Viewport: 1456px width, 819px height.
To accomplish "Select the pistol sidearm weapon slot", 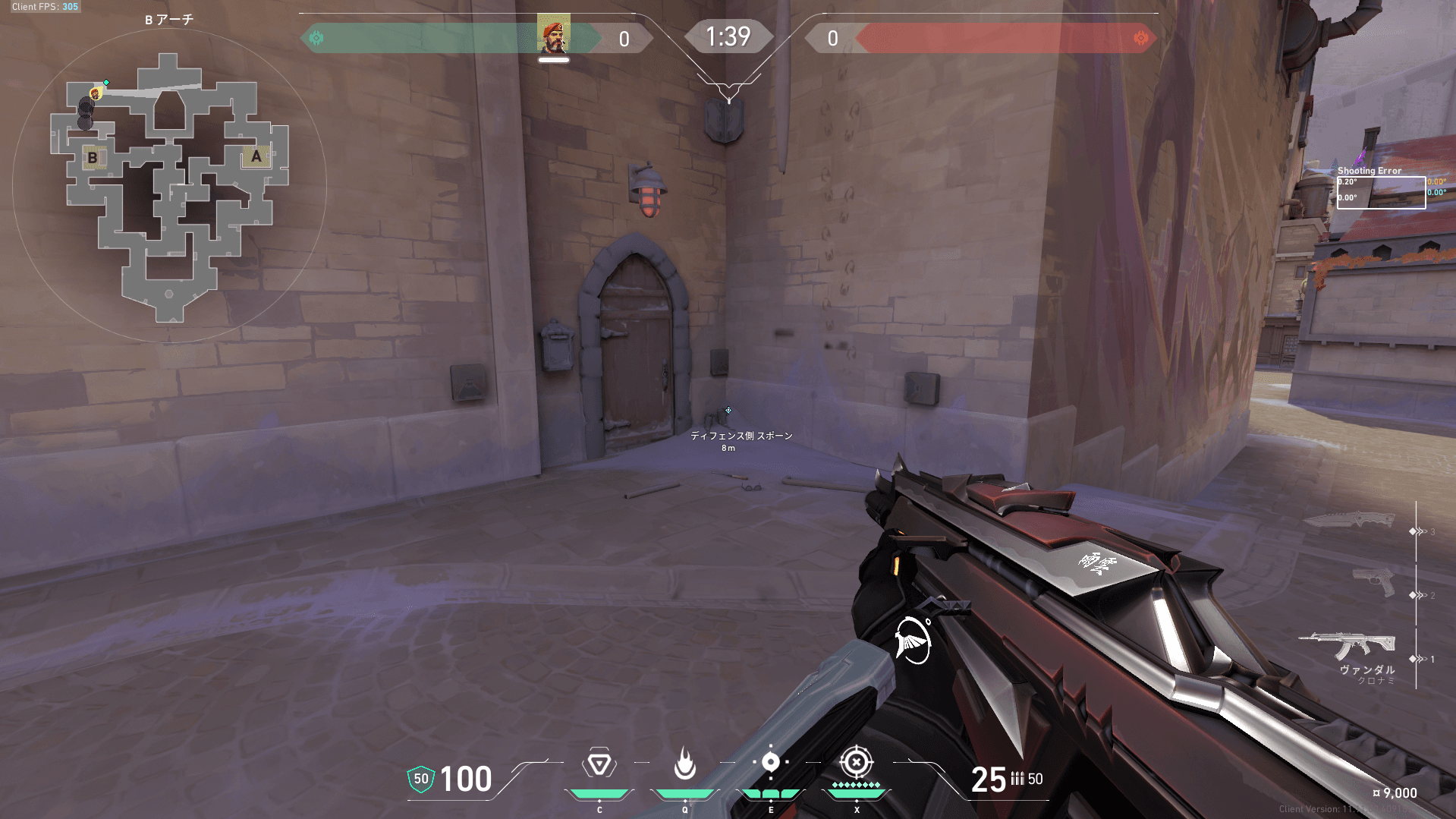I will tap(1374, 582).
